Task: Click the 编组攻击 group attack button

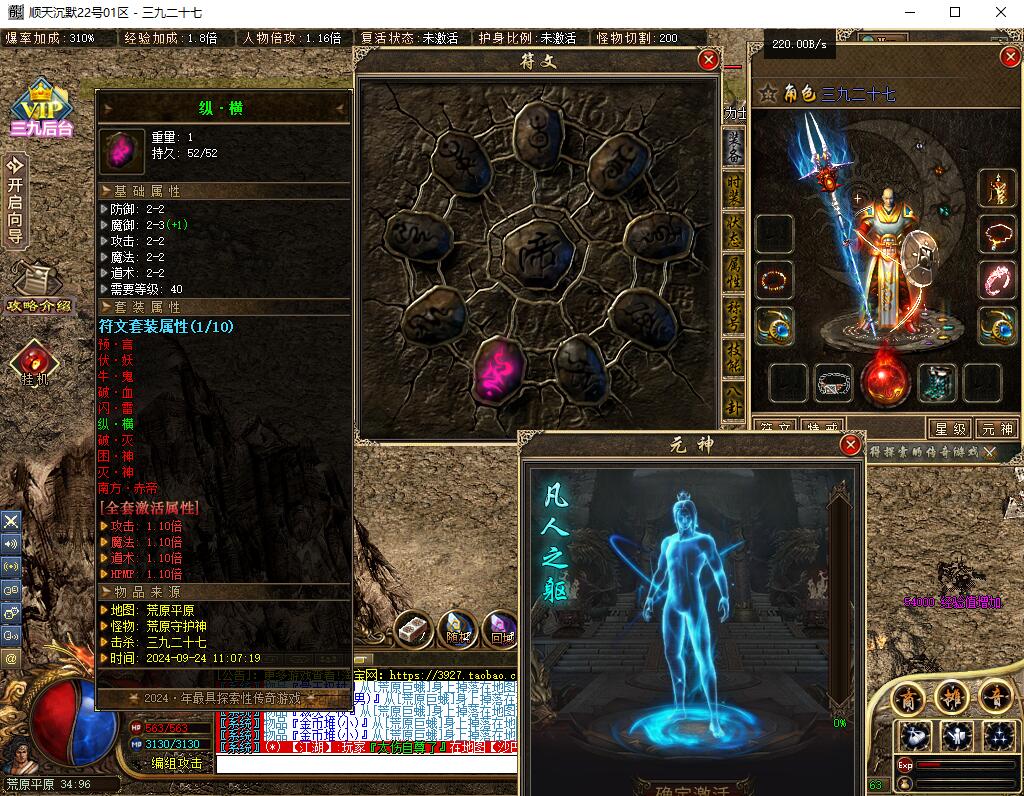Action: [176, 763]
